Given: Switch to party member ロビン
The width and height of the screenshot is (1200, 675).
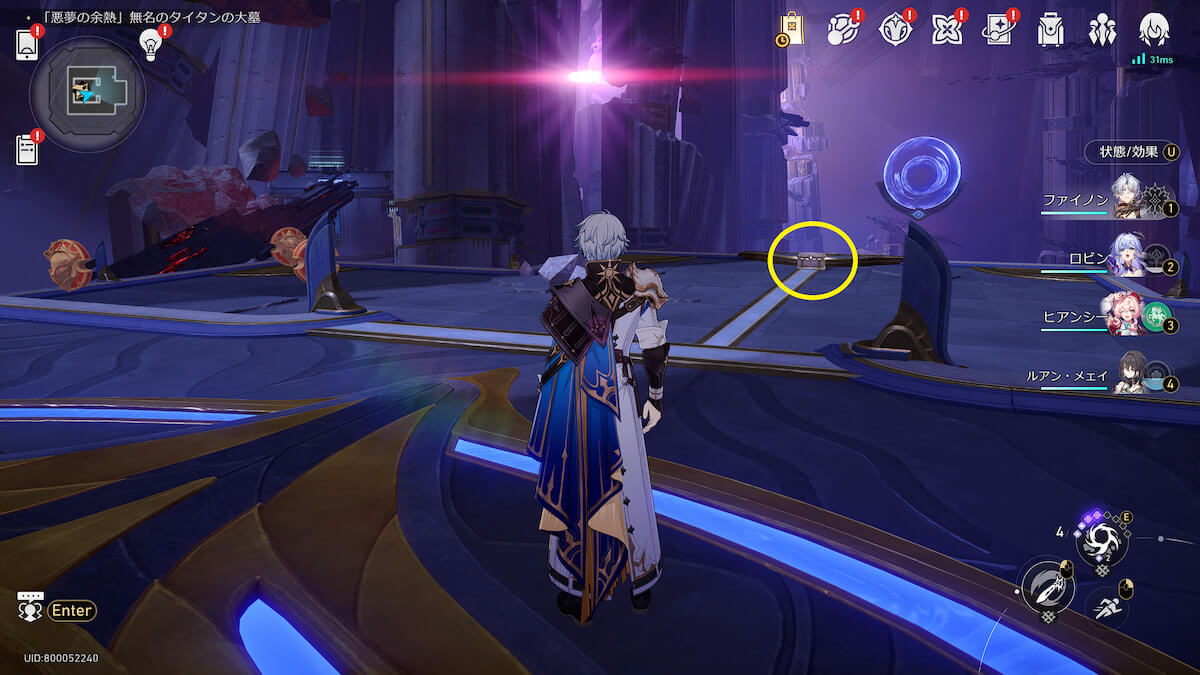Looking at the screenshot, I should pos(1126,260).
